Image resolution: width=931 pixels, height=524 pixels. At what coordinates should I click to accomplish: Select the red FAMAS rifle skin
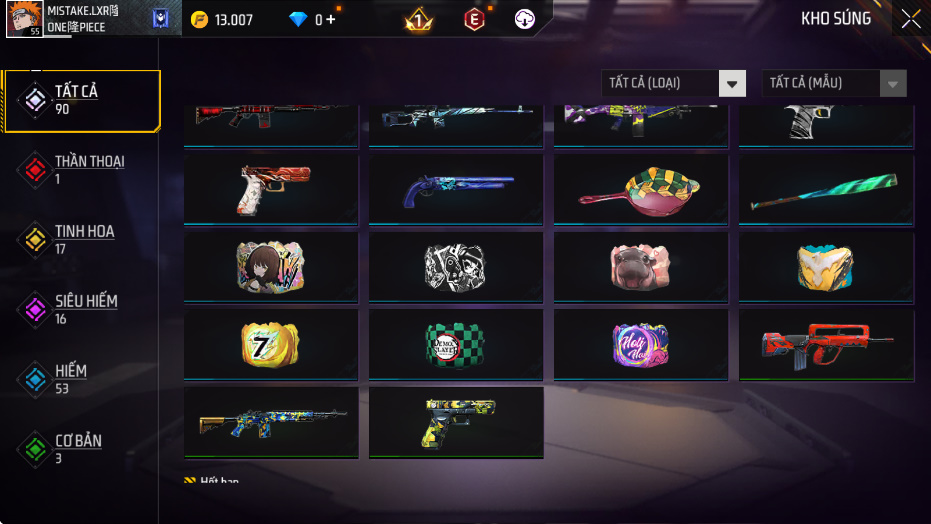[x=825, y=345]
